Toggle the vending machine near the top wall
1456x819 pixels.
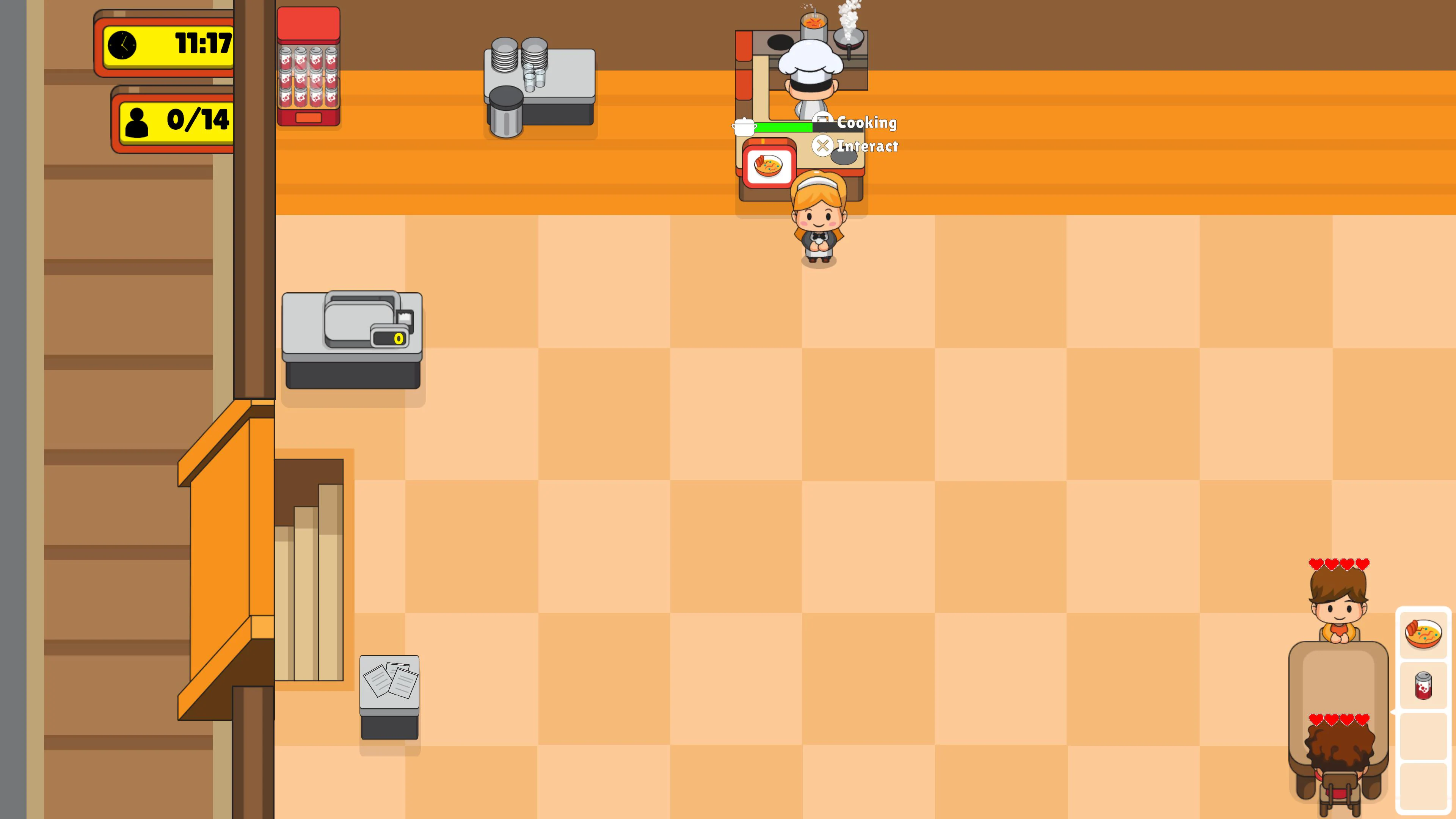(x=309, y=65)
